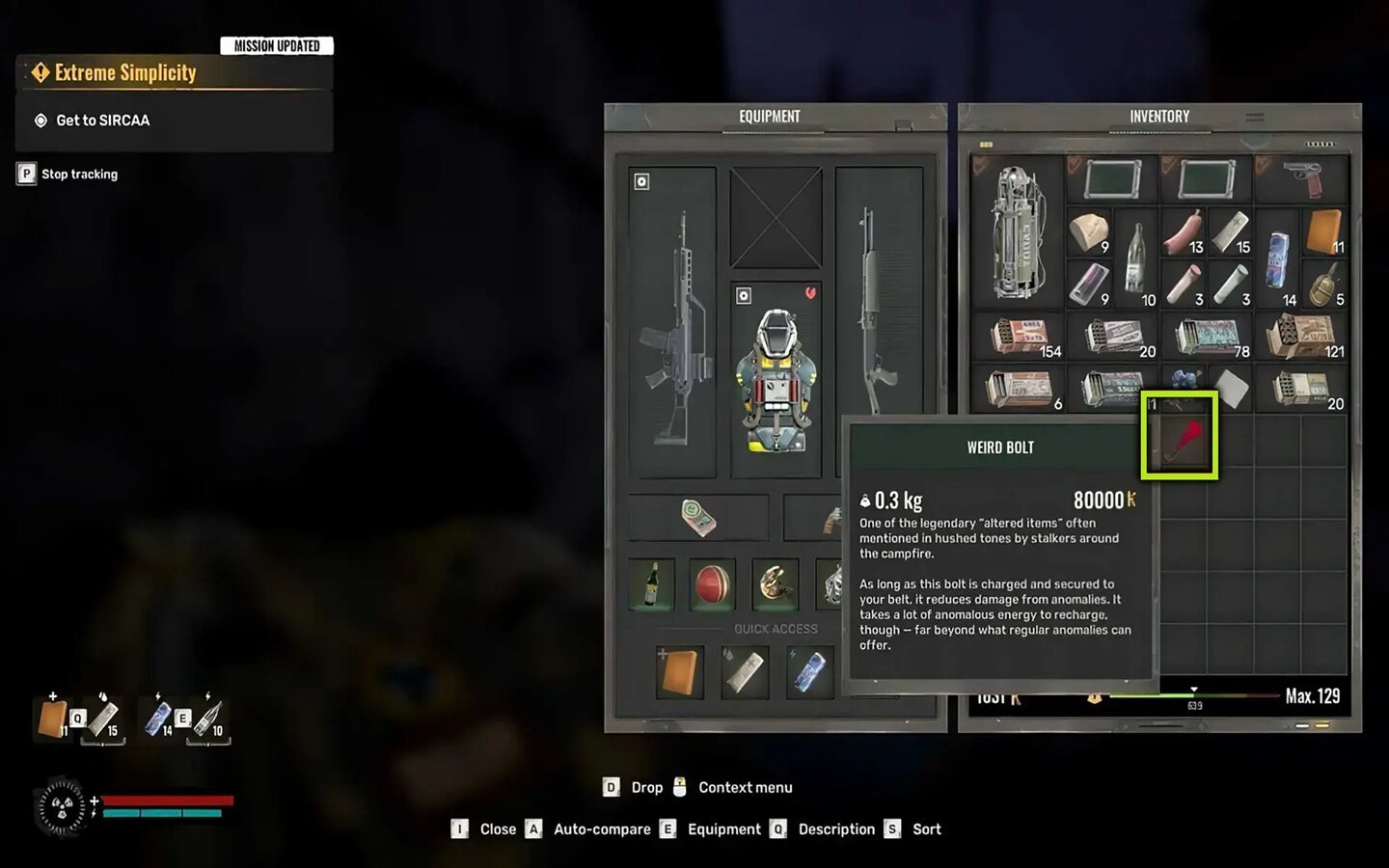Screen dimensions: 1389x868
Task: Select the assault rifle equipment slot
Action: tap(671, 322)
